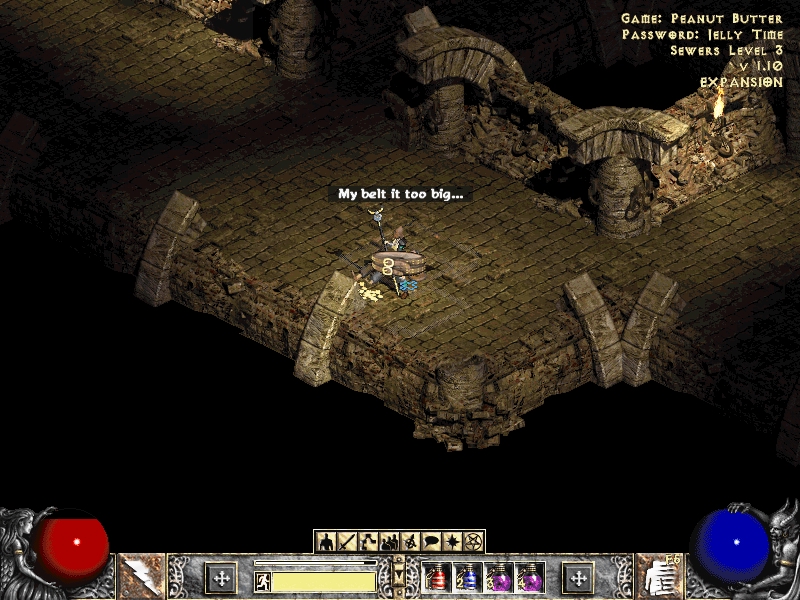Use the purple potion in belt slot 3
This screenshot has height=600, width=800.
pyautogui.click(x=499, y=578)
